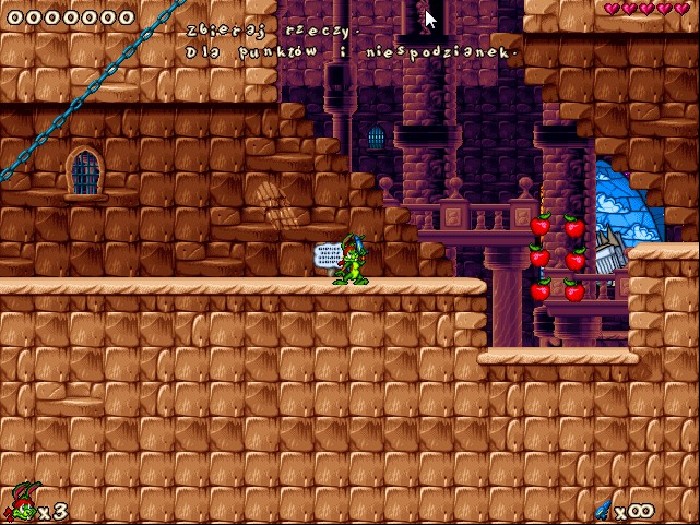Select the Jazz head lives icon
Screen dimensions: 700x525
[x=22, y=503]
